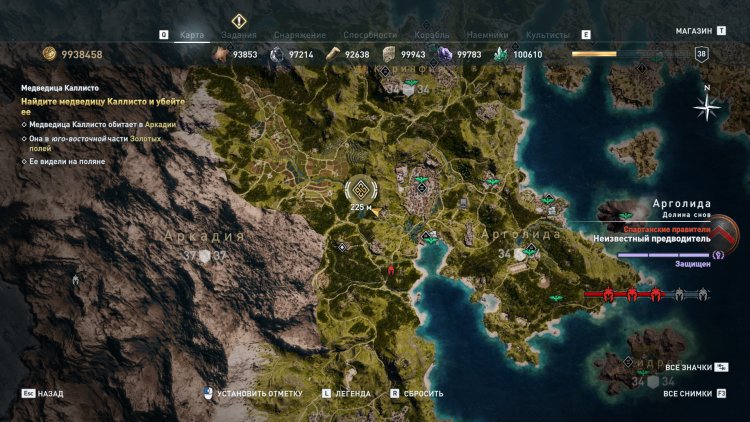The image size is (750, 422).
Task: Click the Арголида region info panel
Action: (667, 220)
